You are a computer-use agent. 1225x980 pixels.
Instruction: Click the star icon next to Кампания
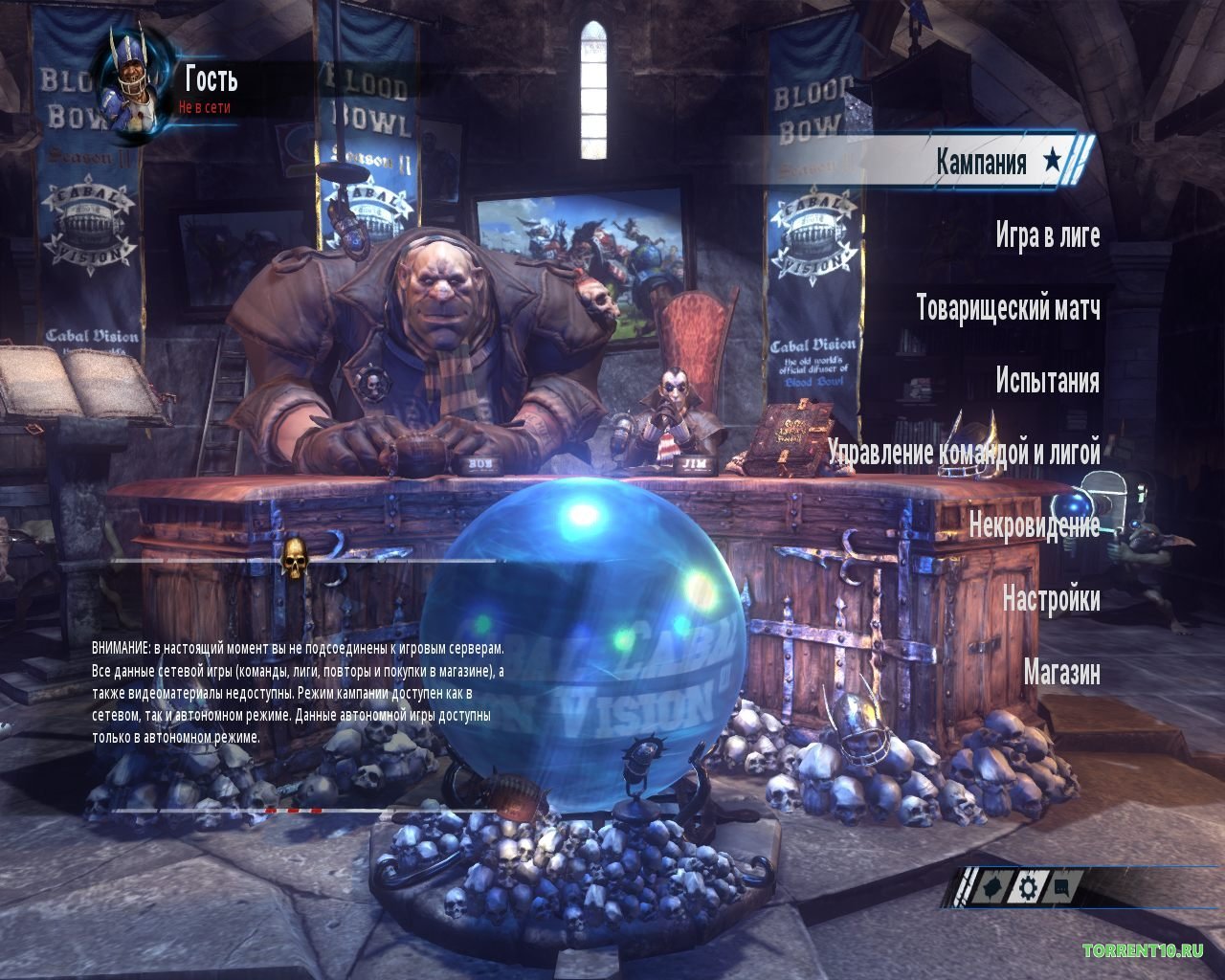(x=1055, y=160)
